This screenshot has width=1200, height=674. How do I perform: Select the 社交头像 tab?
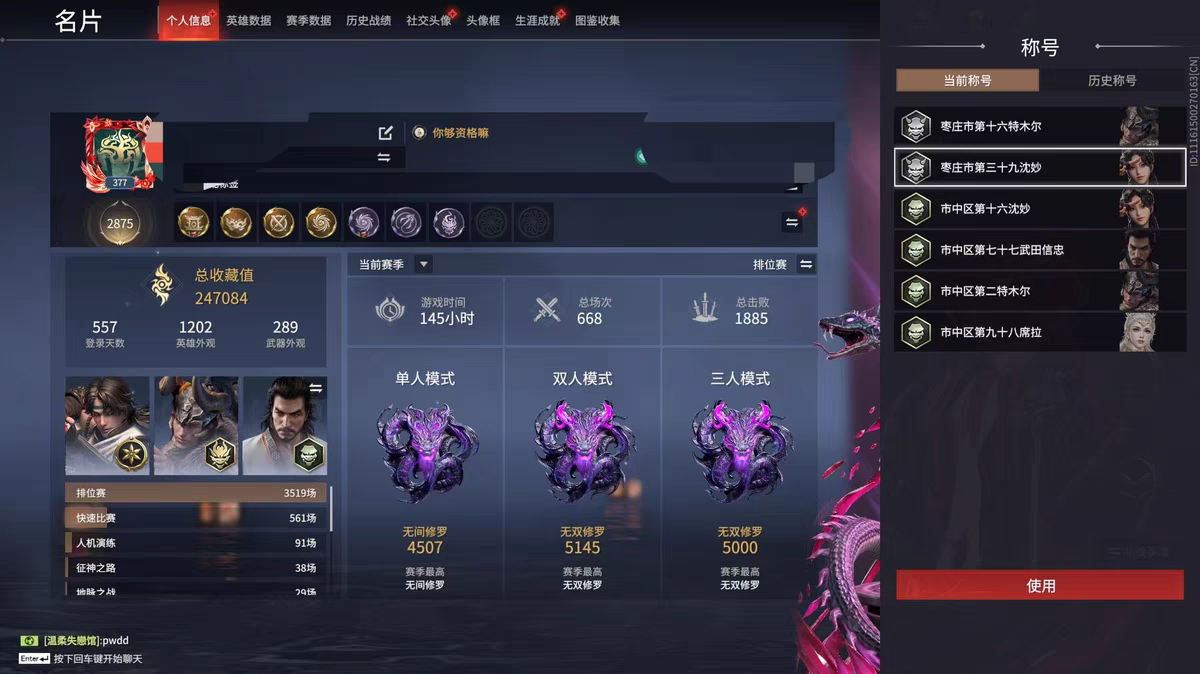(x=428, y=20)
